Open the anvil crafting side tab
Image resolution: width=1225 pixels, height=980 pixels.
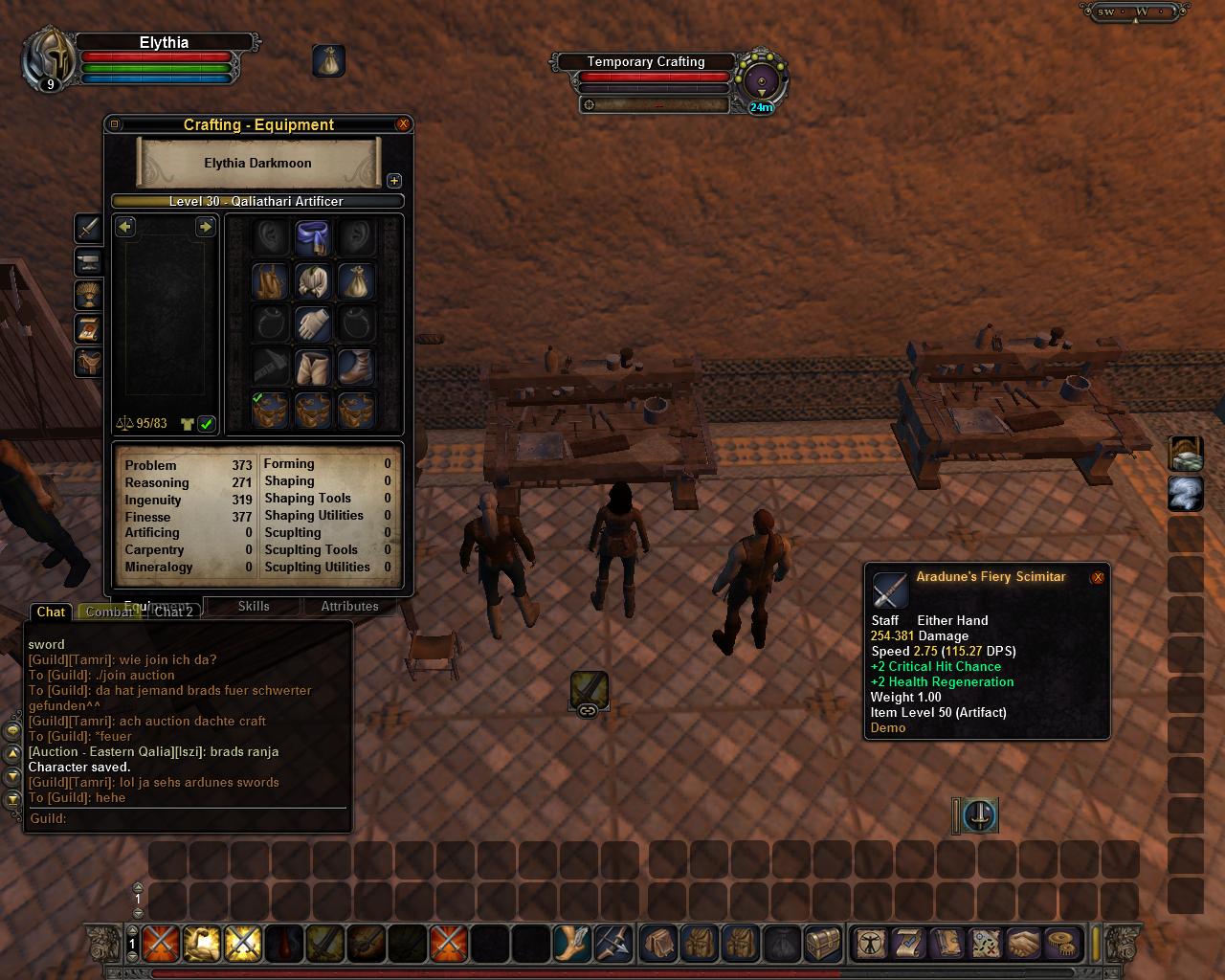(89, 262)
